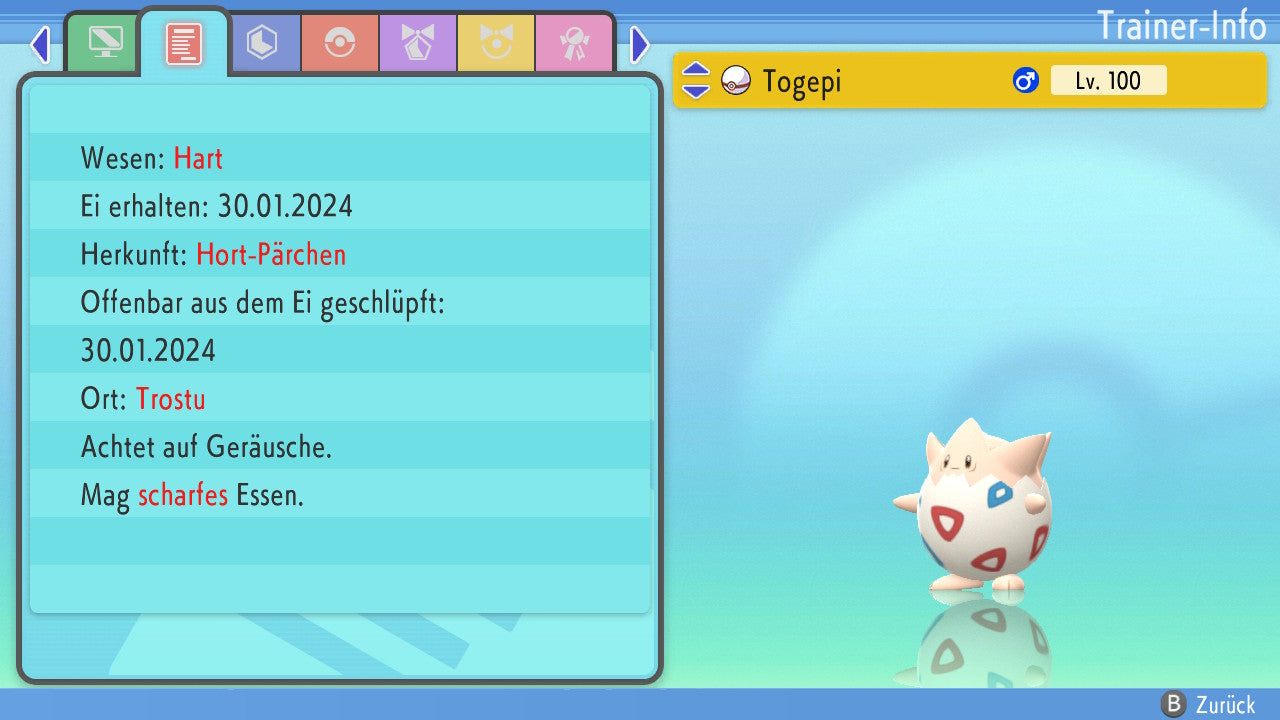The image size is (1280, 720).
Task: Show the Poké Ball moves tab
Action: tap(340, 43)
